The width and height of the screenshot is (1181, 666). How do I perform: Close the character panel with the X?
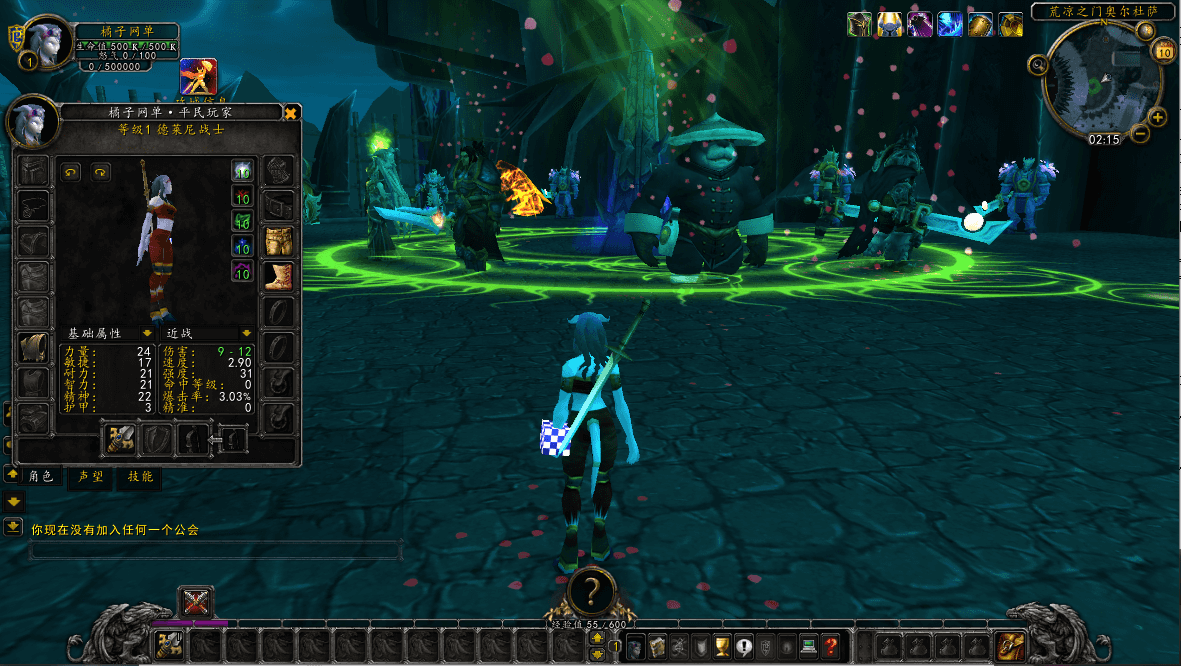(x=291, y=113)
